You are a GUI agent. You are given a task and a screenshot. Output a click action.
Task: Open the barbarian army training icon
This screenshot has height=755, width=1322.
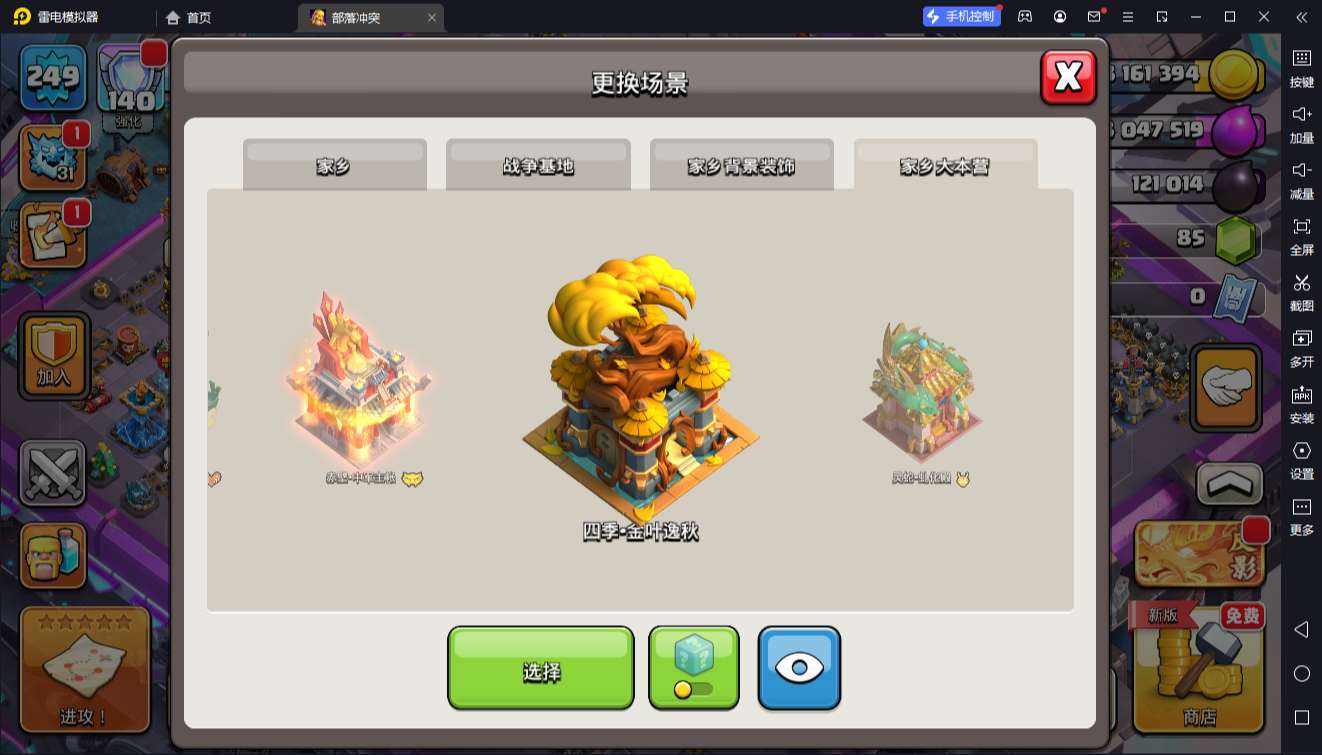[52, 555]
